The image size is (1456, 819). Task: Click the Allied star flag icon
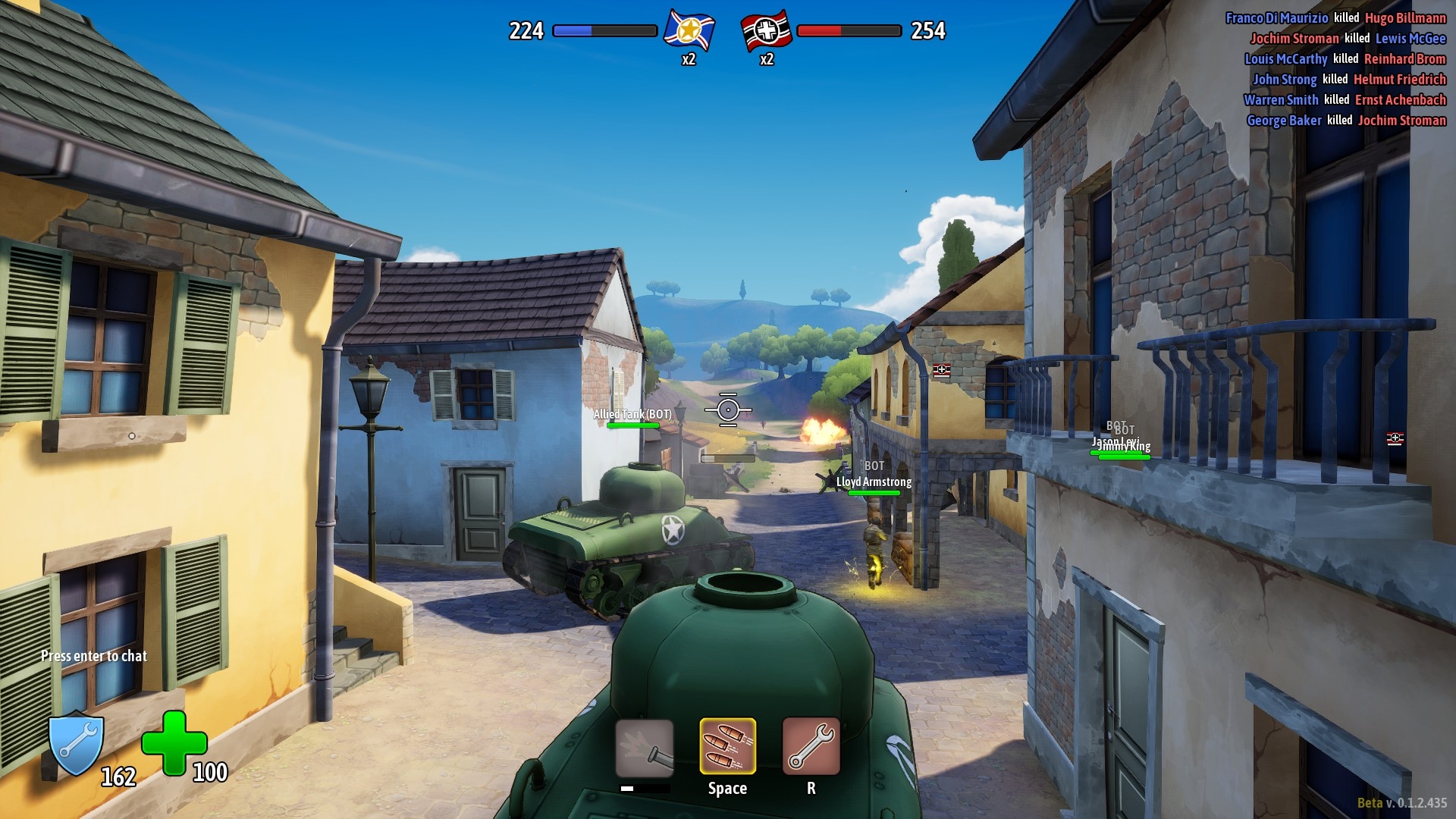(x=689, y=31)
